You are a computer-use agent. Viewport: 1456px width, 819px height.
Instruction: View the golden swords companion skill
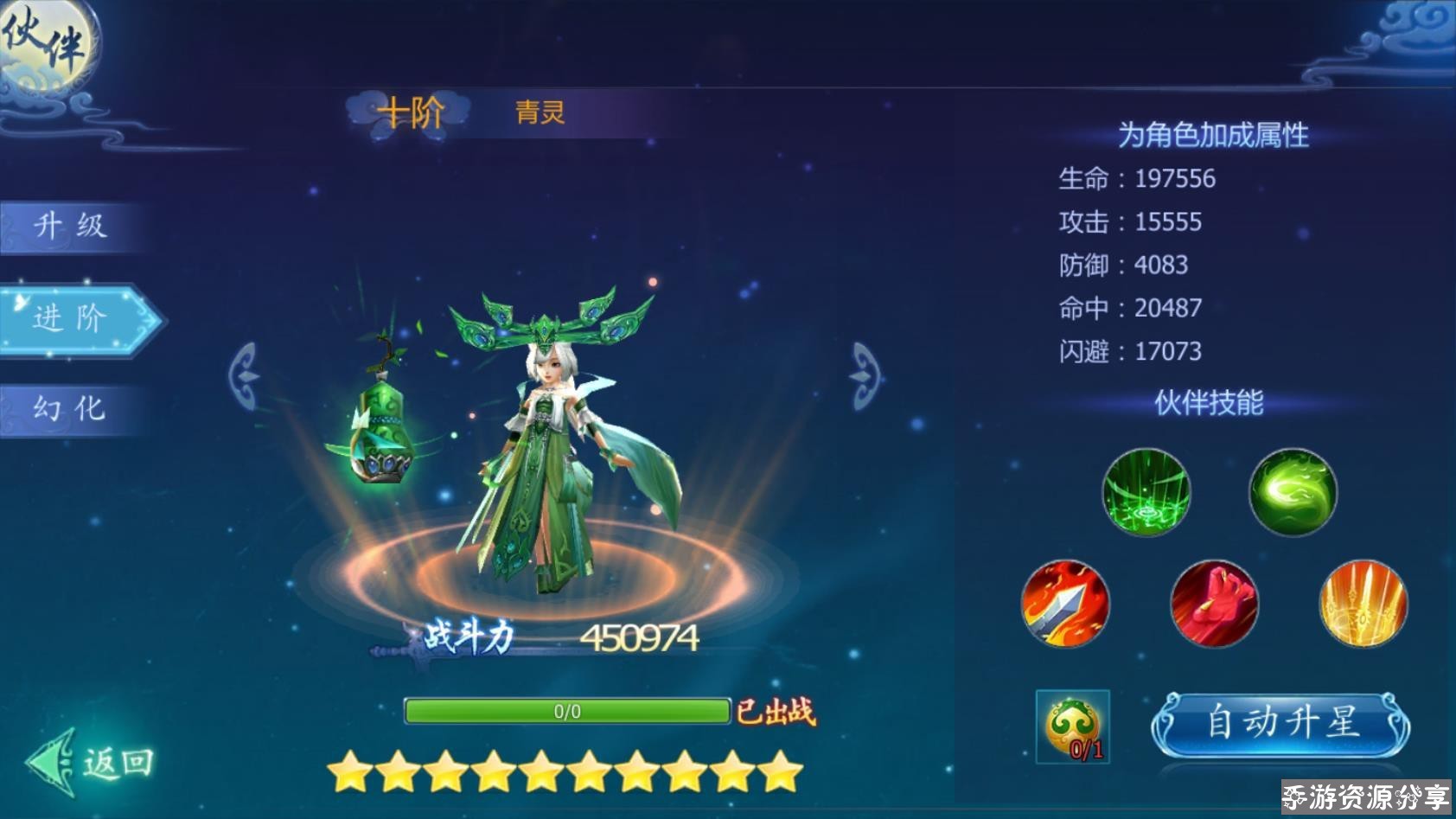(x=1363, y=604)
